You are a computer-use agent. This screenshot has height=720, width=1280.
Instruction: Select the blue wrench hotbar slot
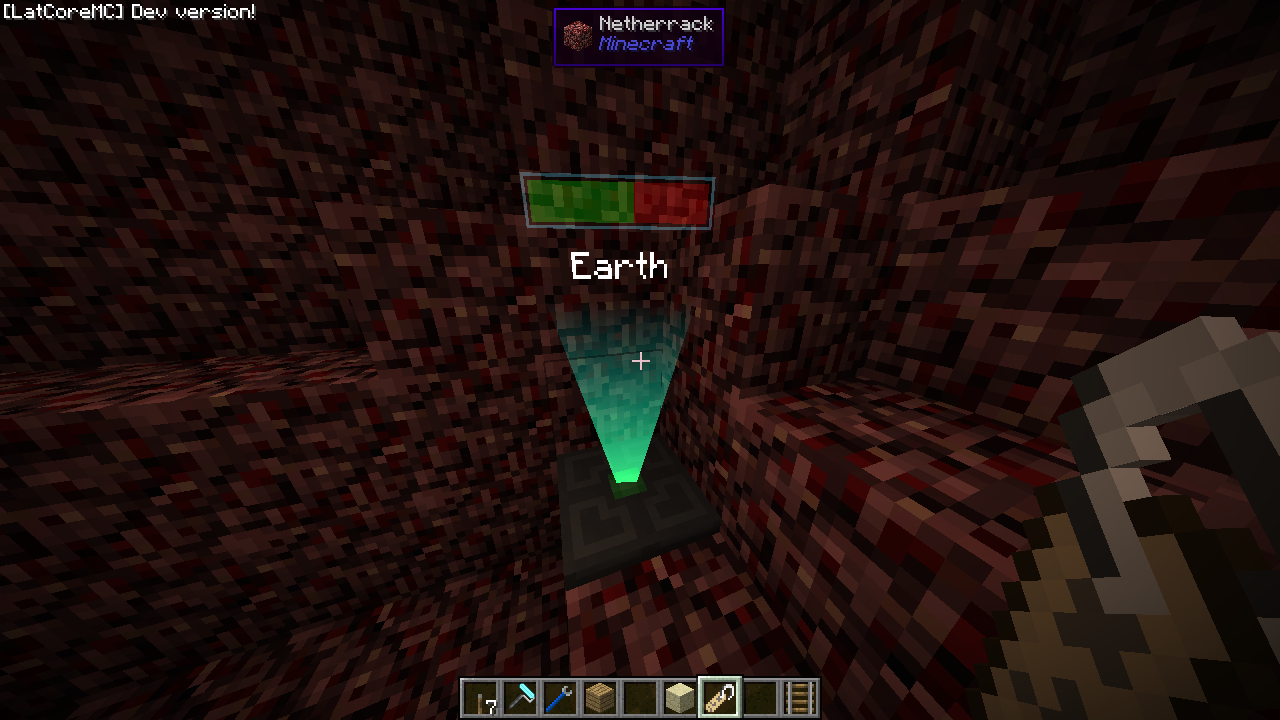tap(560, 698)
